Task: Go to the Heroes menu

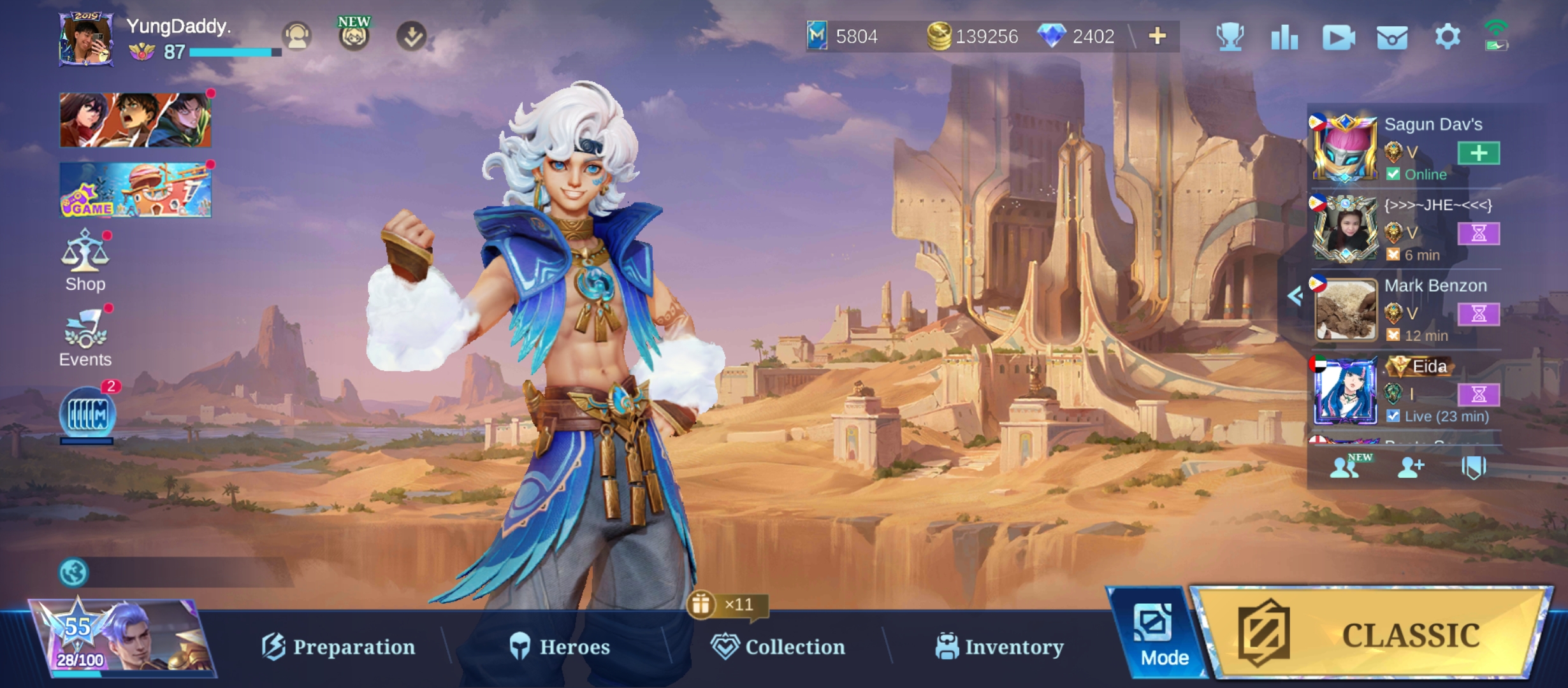Action: coord(560,647)
